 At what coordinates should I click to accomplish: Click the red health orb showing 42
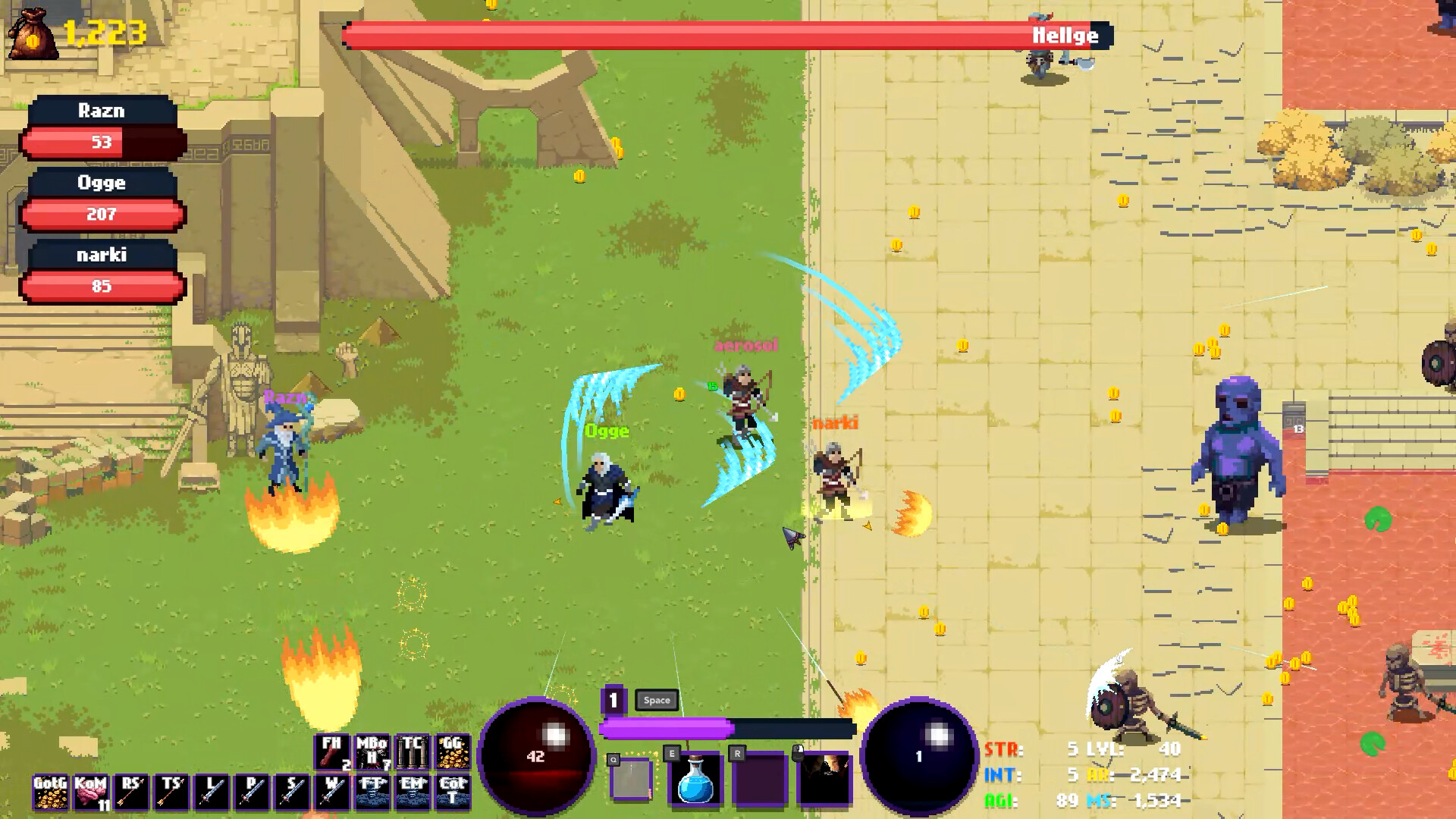(536, 755)
